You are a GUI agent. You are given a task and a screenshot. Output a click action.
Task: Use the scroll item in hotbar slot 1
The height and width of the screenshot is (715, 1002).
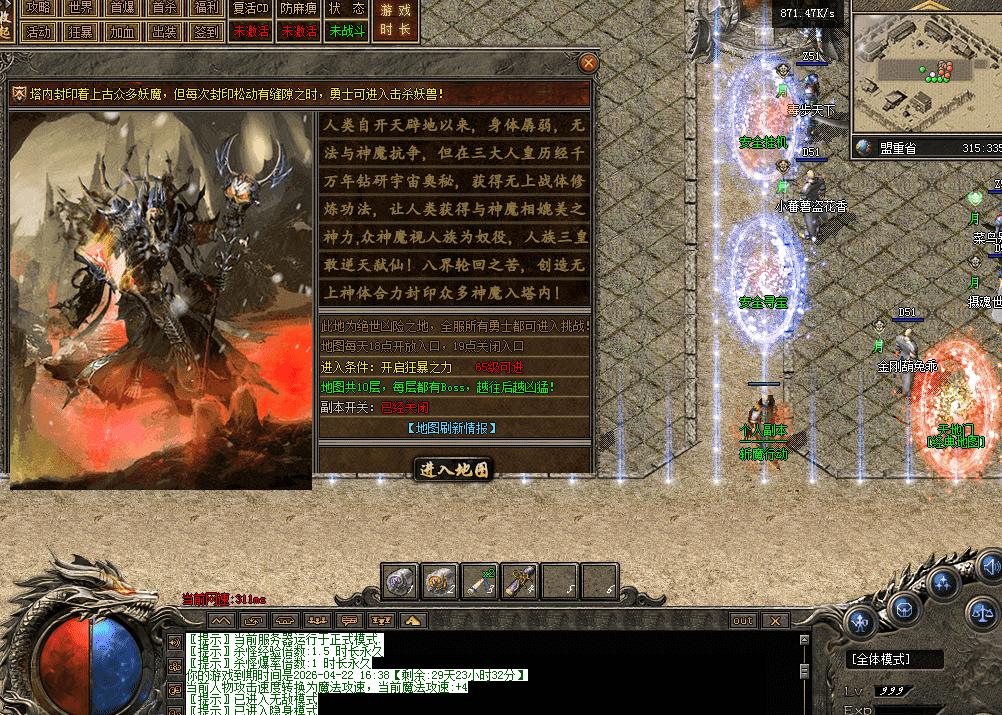tap(400, 581)
